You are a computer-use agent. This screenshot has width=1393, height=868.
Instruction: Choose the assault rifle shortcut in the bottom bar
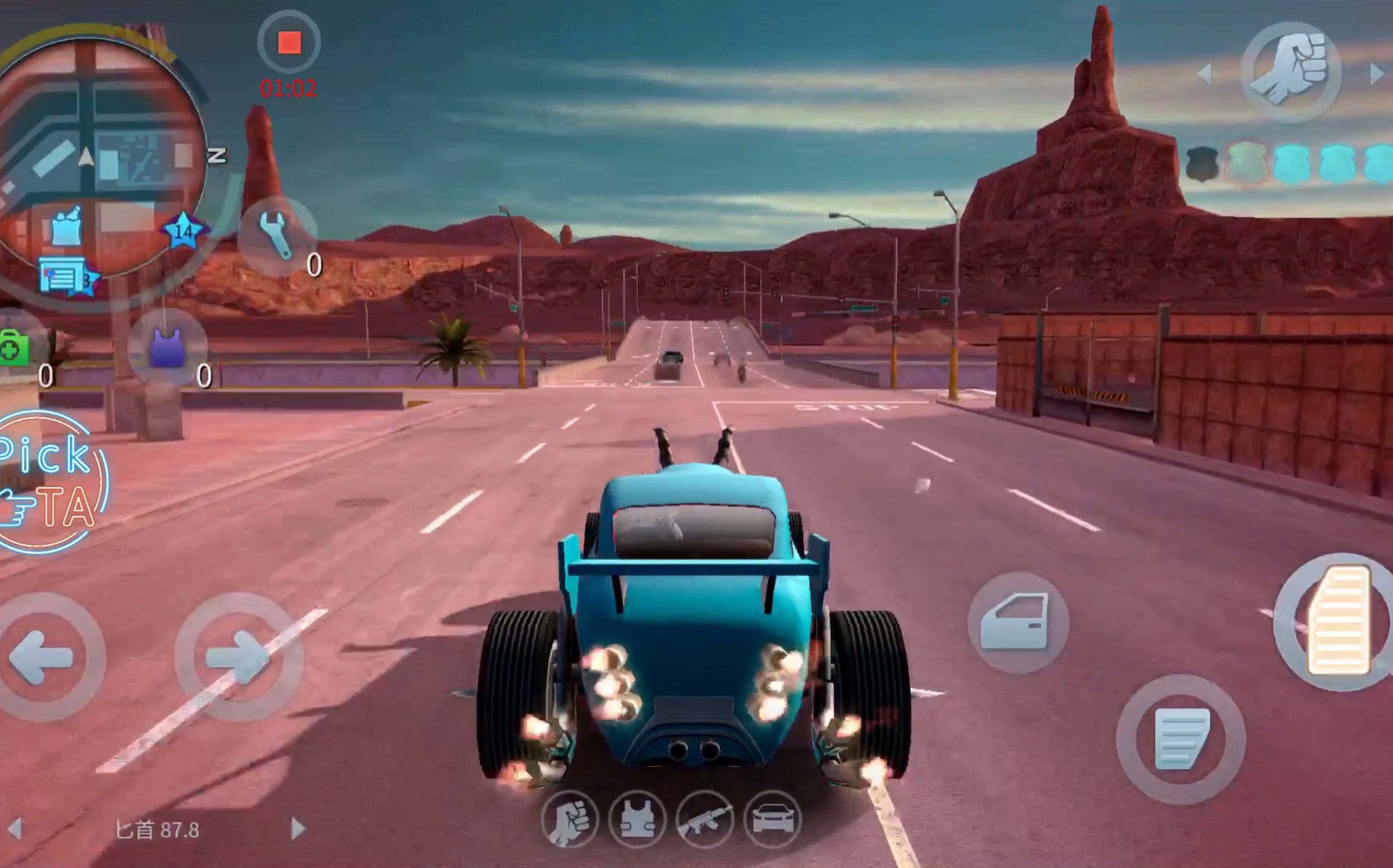pyautogui.click(x=705, y=819)
